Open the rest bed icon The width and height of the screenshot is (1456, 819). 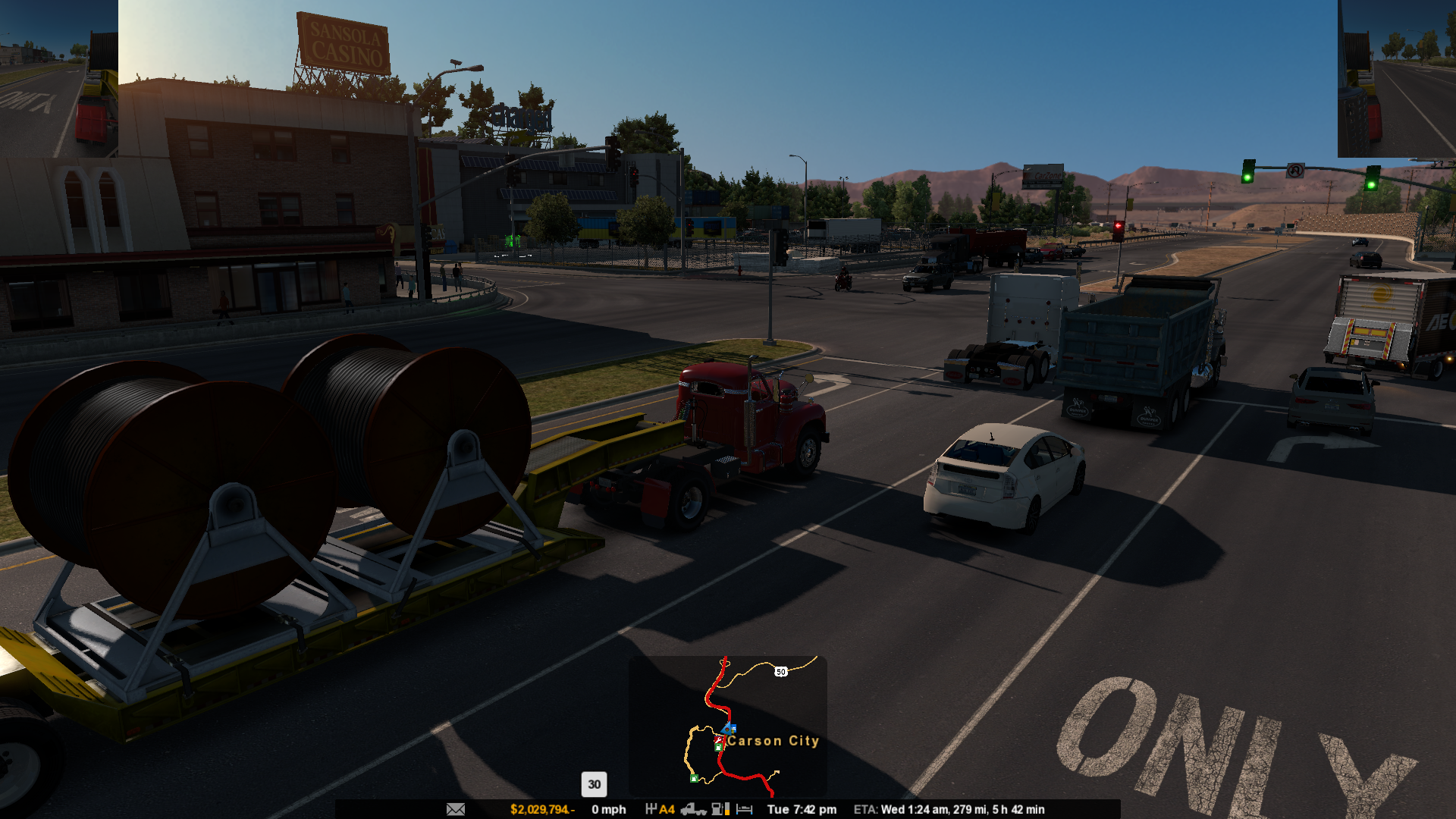click(x=745, y=809)
